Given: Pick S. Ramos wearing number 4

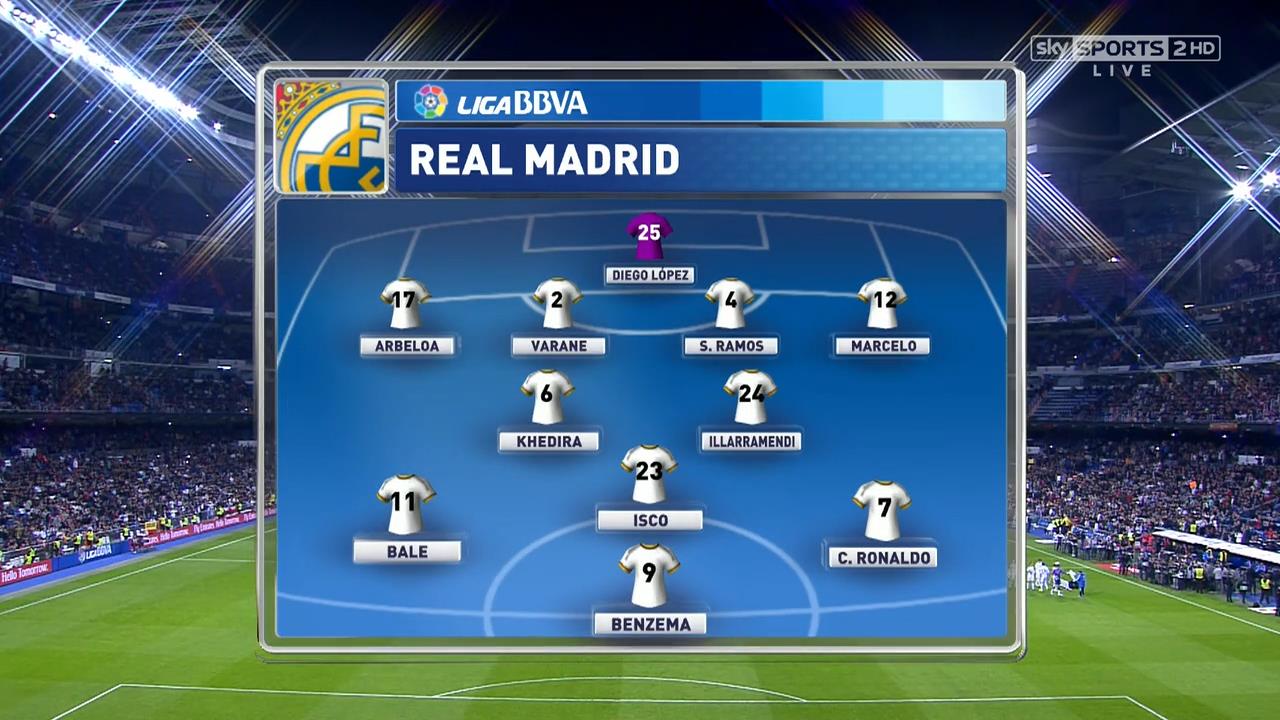Looking at the screenshot, I should pyautogui.click(x=730, y=304).
